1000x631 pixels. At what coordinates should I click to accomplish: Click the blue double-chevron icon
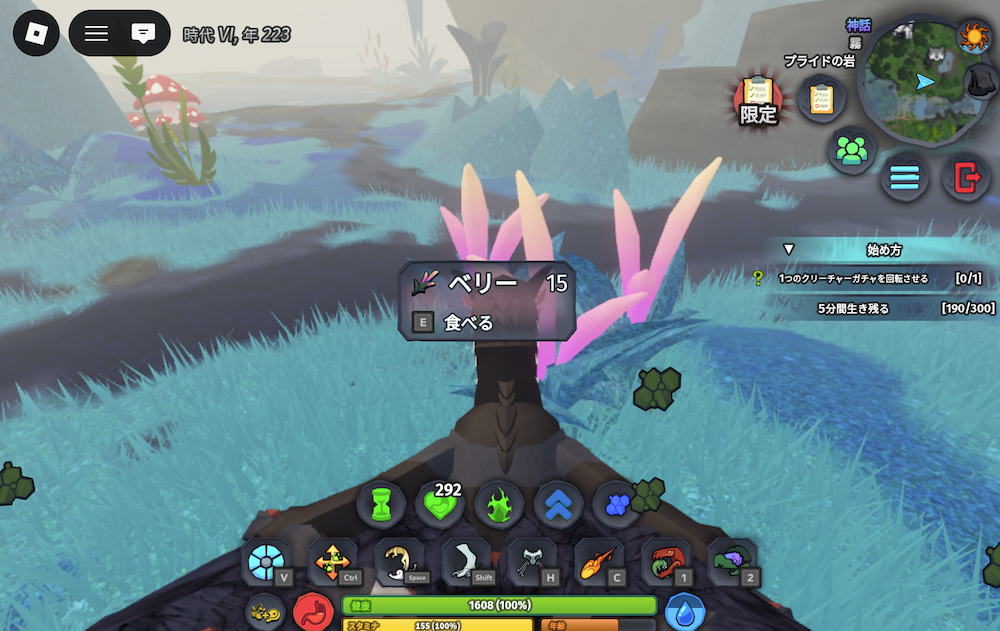click(x=558, y=506)
